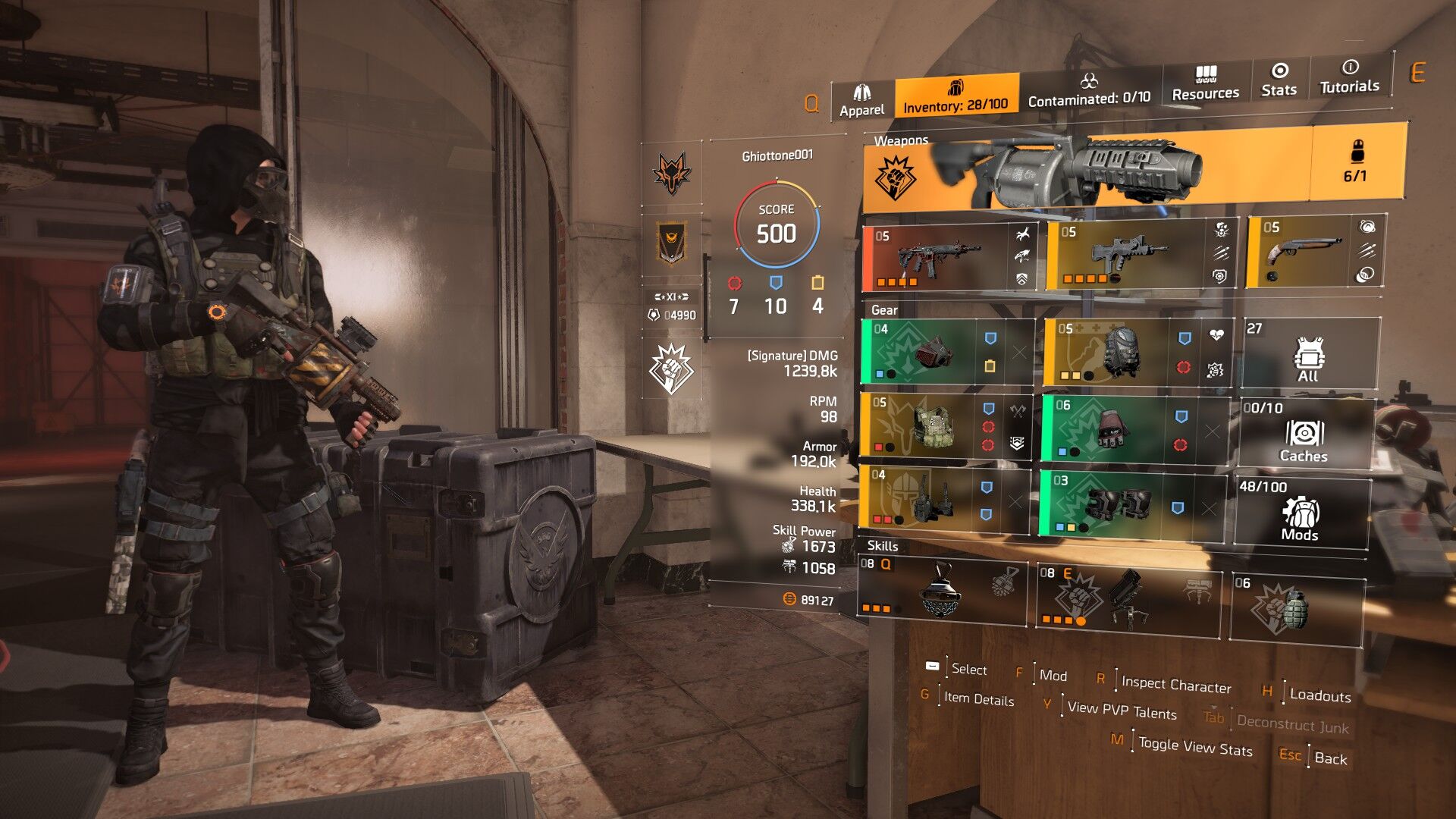
Task: Open the Caches section
Action: click(x=1304, y=435)
